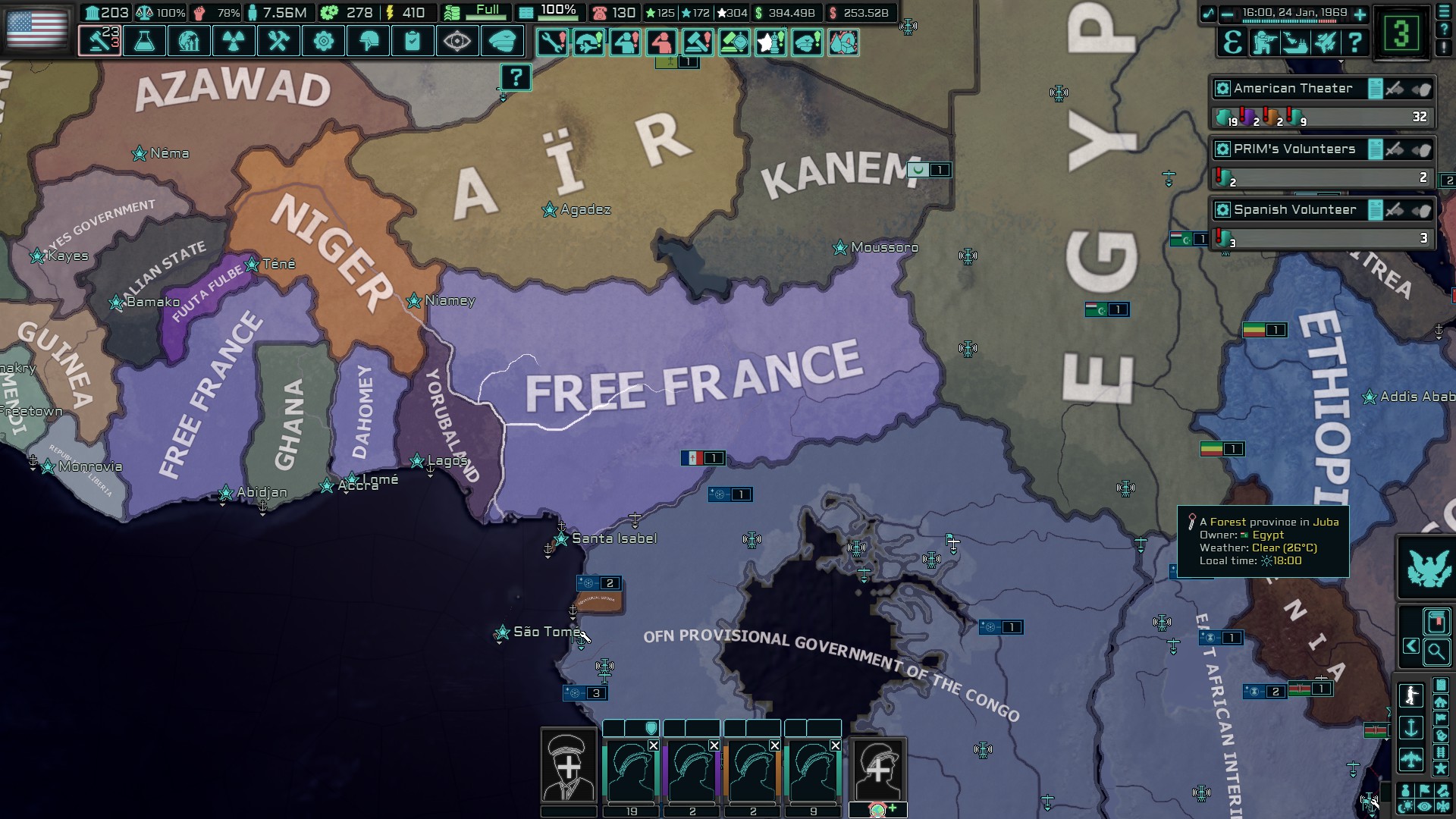1456x819 pixels.
Task: Open the diplomacy globe icon
Action: tap(190, 42)
